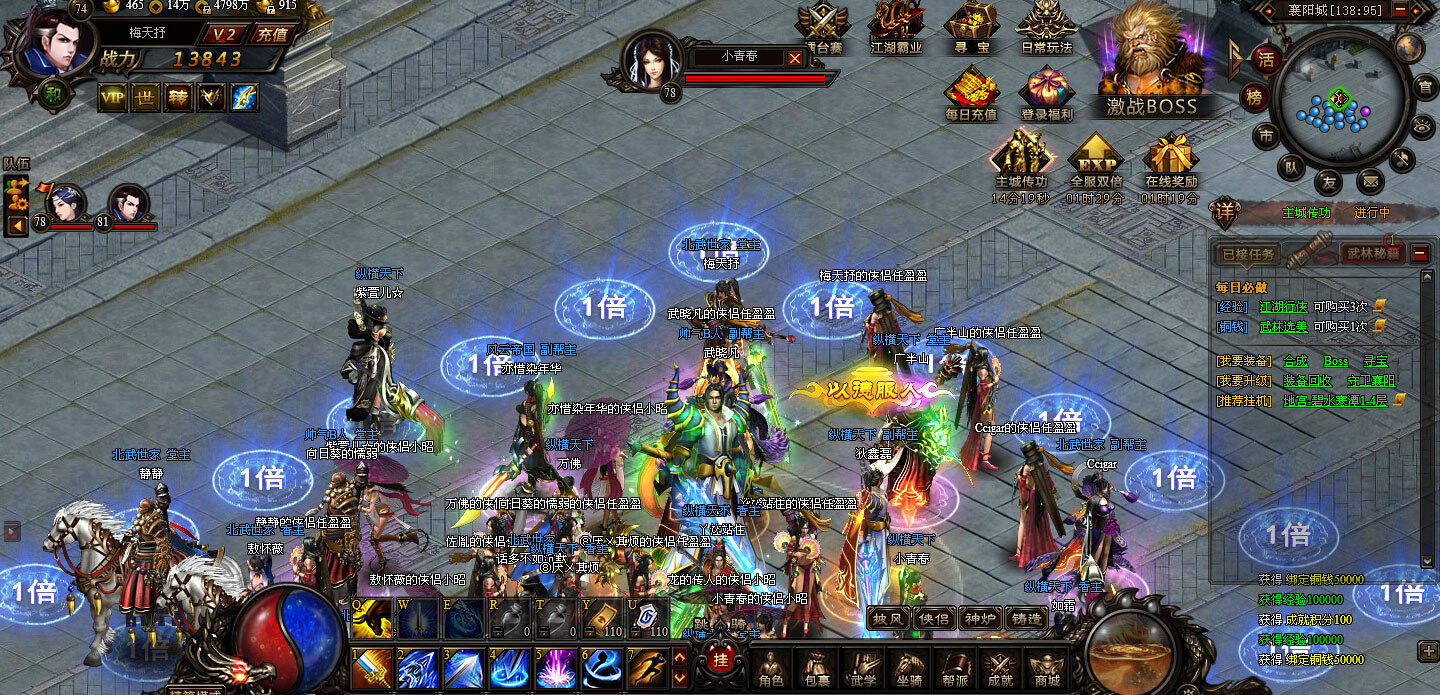Viewport: 1440px width, 695px height.
Task: Close the 小青春 target frame
Action: 795,58
